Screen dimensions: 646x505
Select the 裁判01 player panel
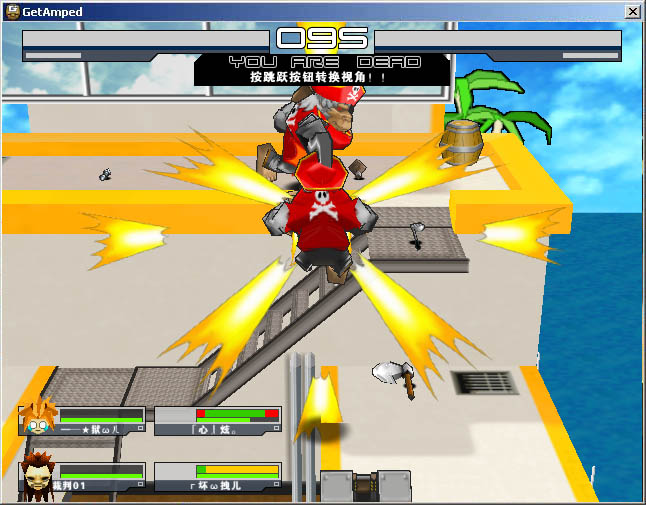(x=102, y=476)
